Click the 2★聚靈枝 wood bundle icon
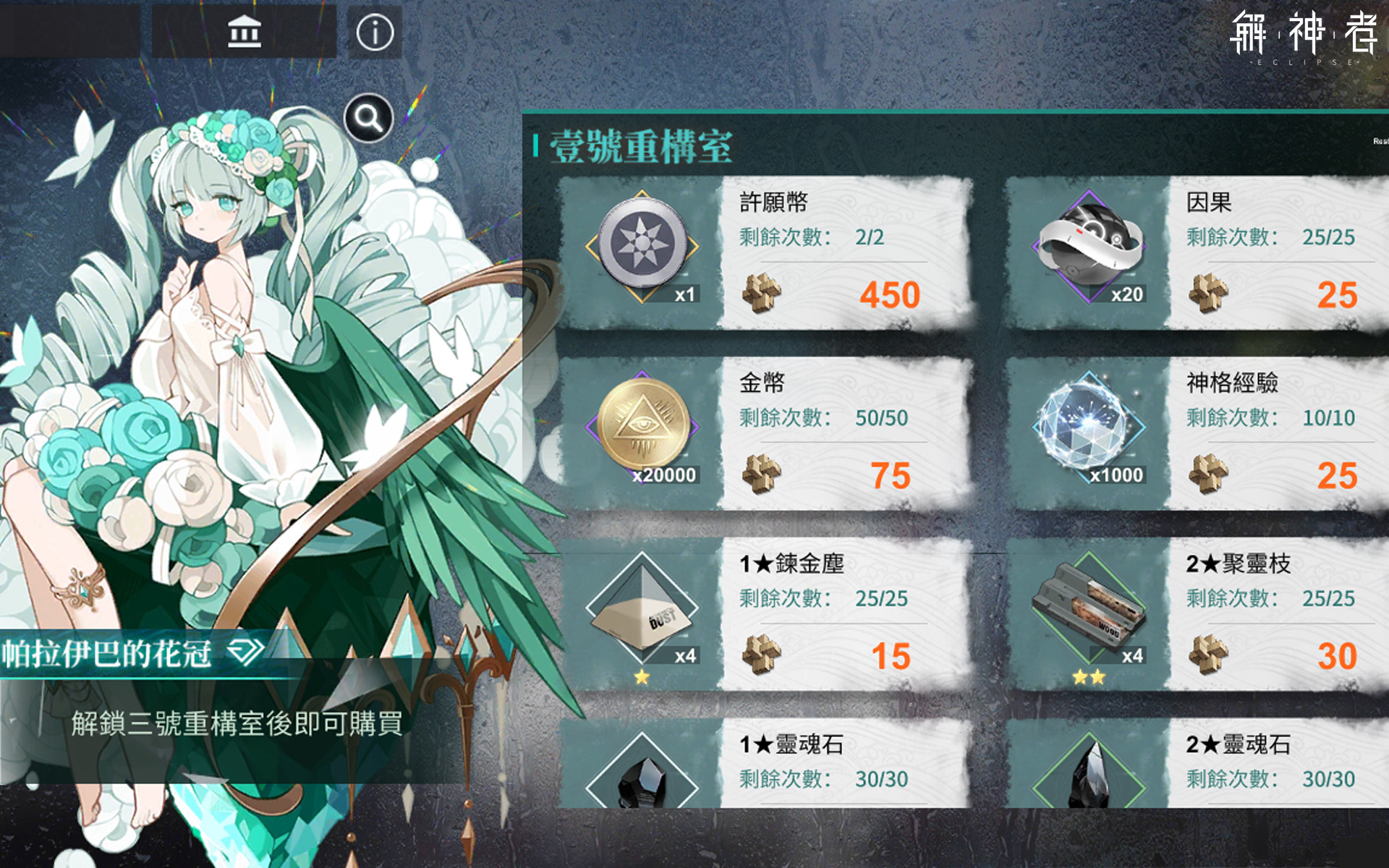Viewport: 1389px width, 868px height. tap(1089, 608)
